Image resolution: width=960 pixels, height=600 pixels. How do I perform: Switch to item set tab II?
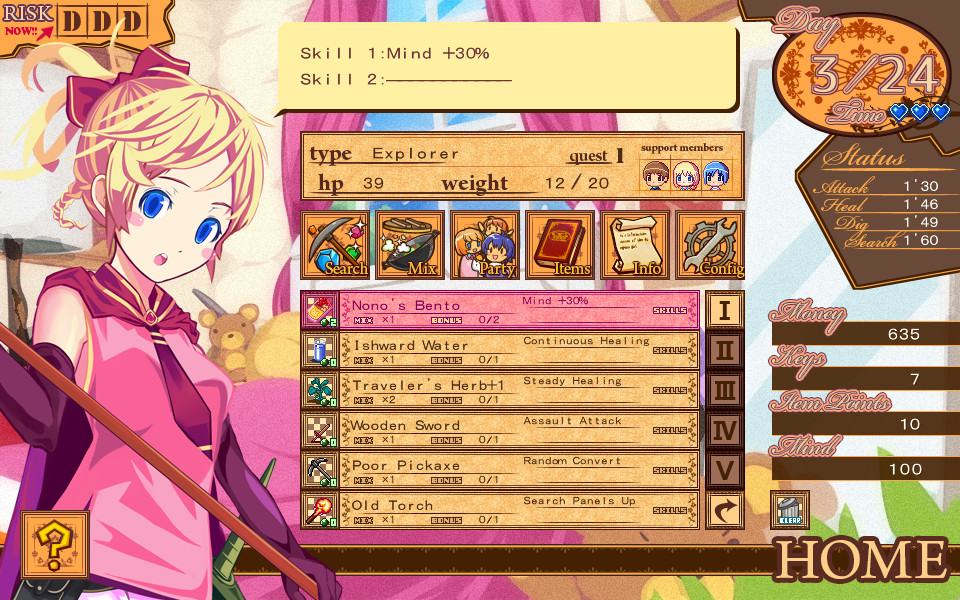tap(725, 350)
